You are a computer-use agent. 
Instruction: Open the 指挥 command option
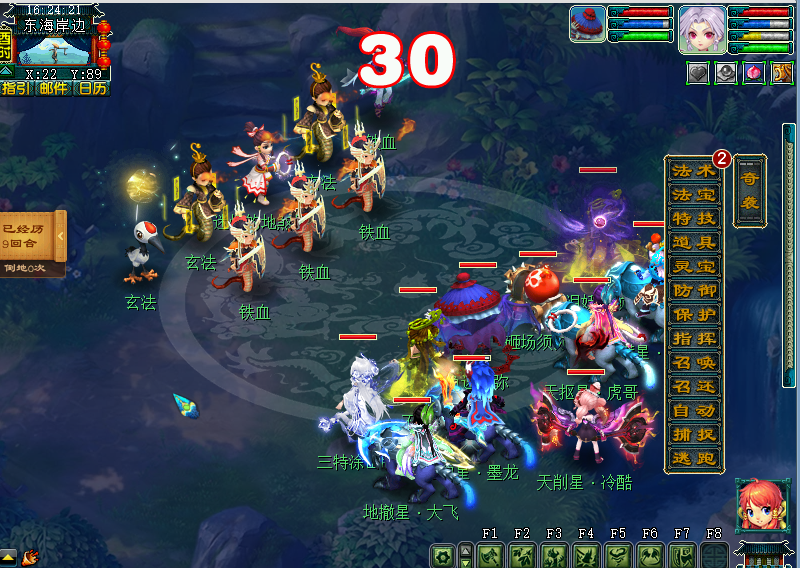[x=694, y=338]
